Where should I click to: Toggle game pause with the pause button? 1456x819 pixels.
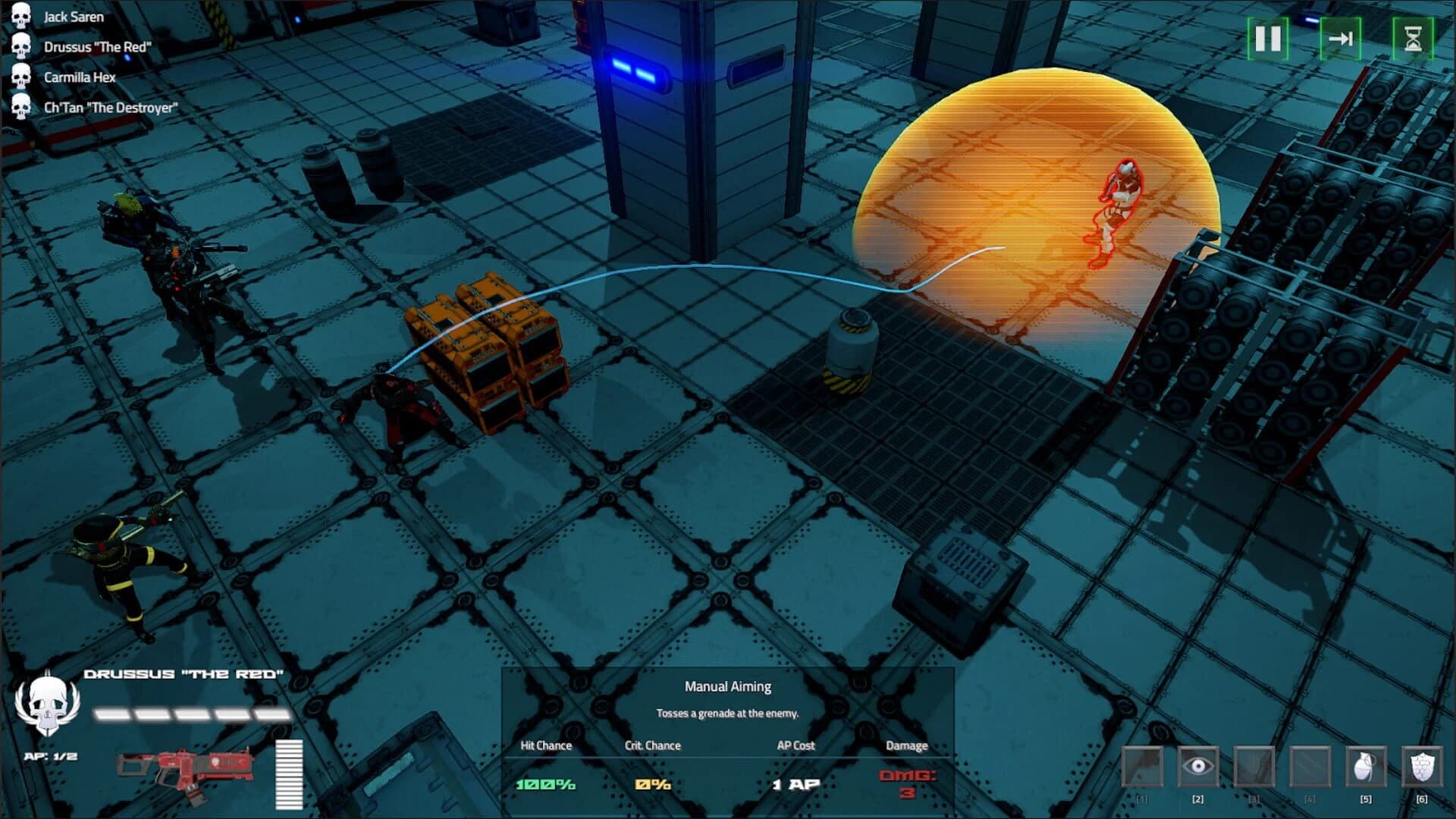click(1267, 39)
